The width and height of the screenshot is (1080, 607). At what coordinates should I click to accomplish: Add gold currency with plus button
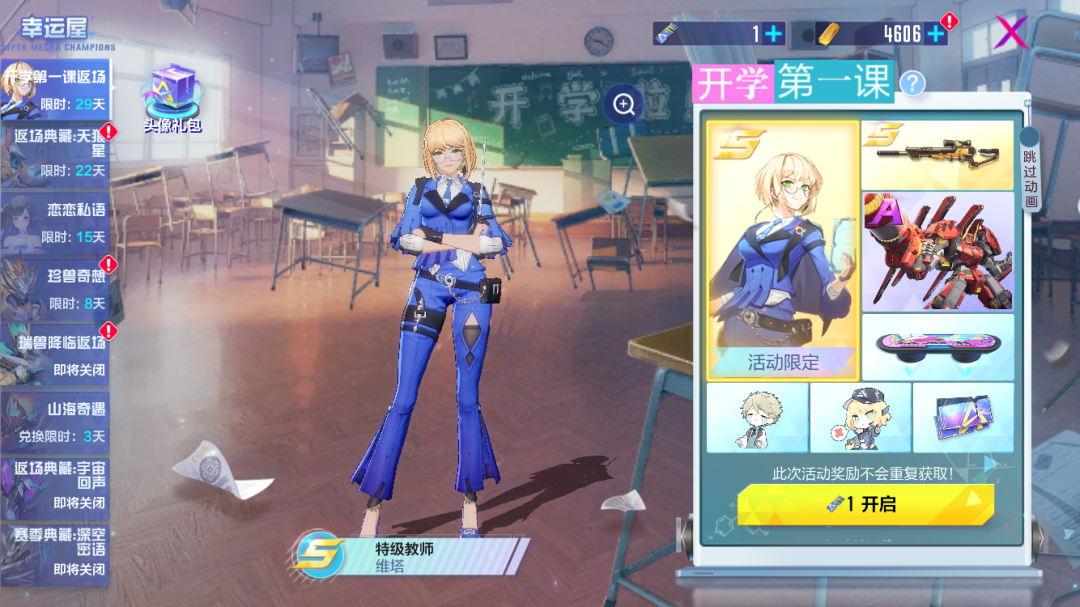[x=936, y=34]
